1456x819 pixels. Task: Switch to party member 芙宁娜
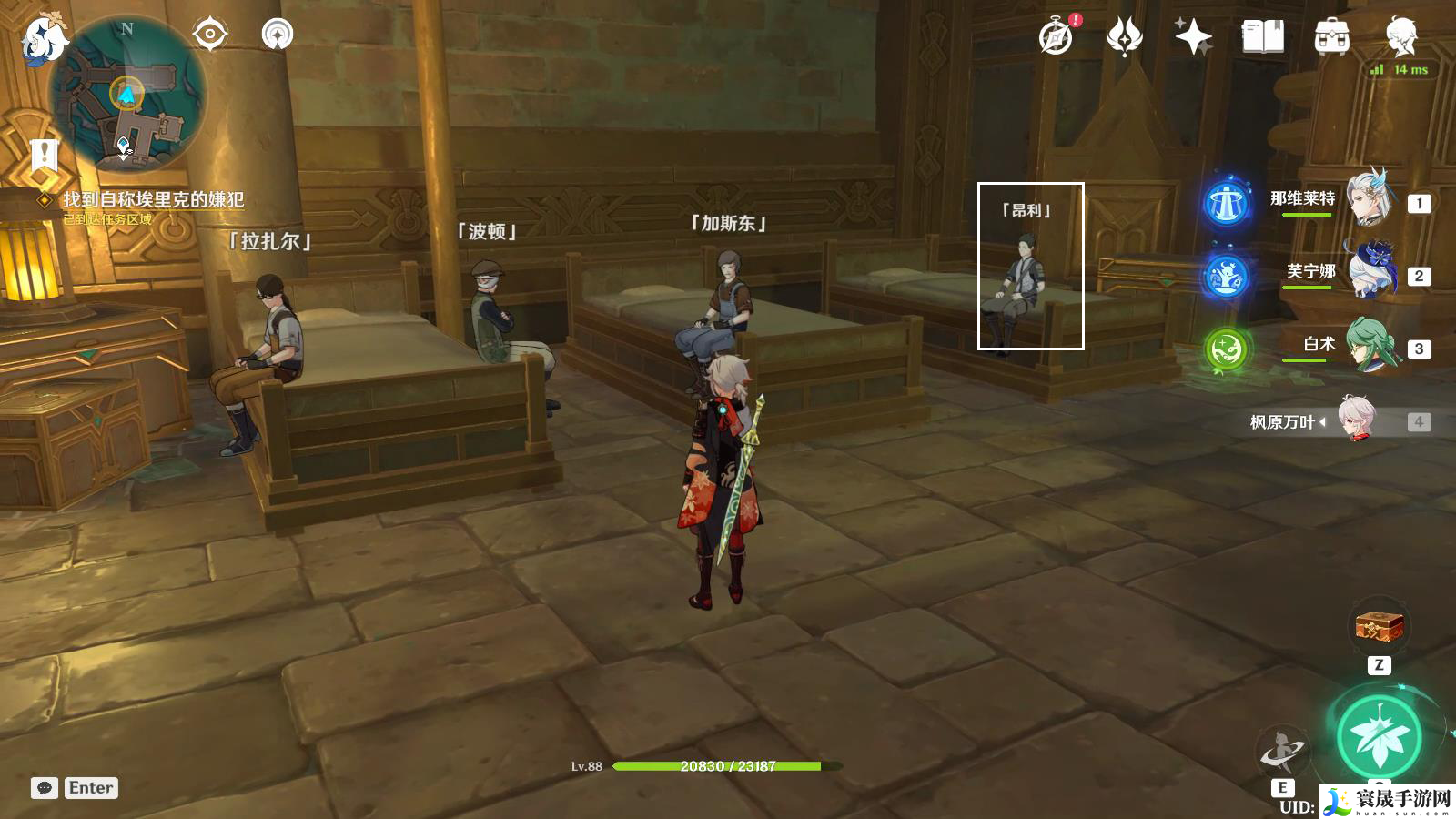pyautogui.click(x=1368, y=271)
